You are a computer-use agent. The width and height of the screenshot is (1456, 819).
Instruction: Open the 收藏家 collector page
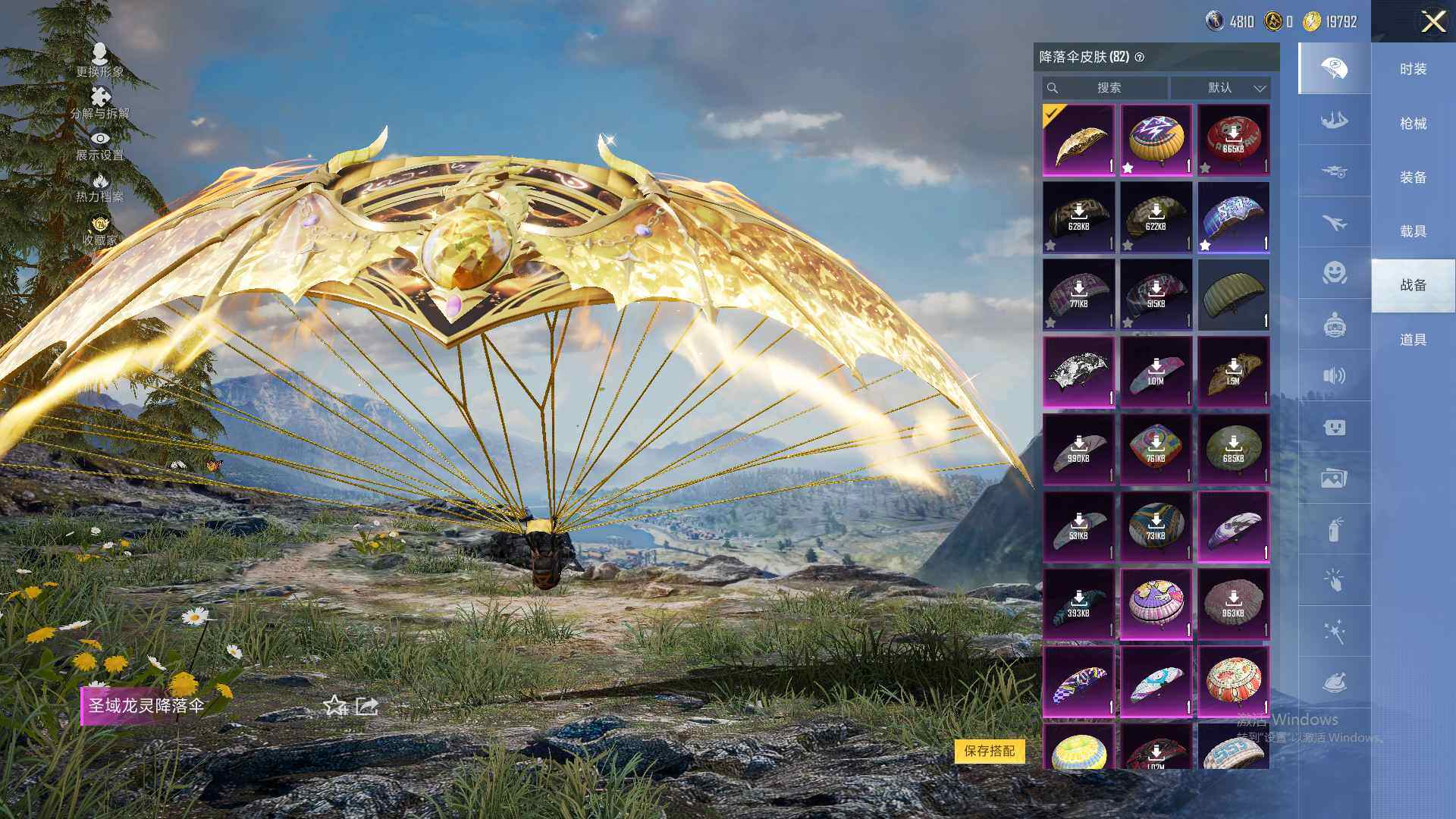click(99, 231)
